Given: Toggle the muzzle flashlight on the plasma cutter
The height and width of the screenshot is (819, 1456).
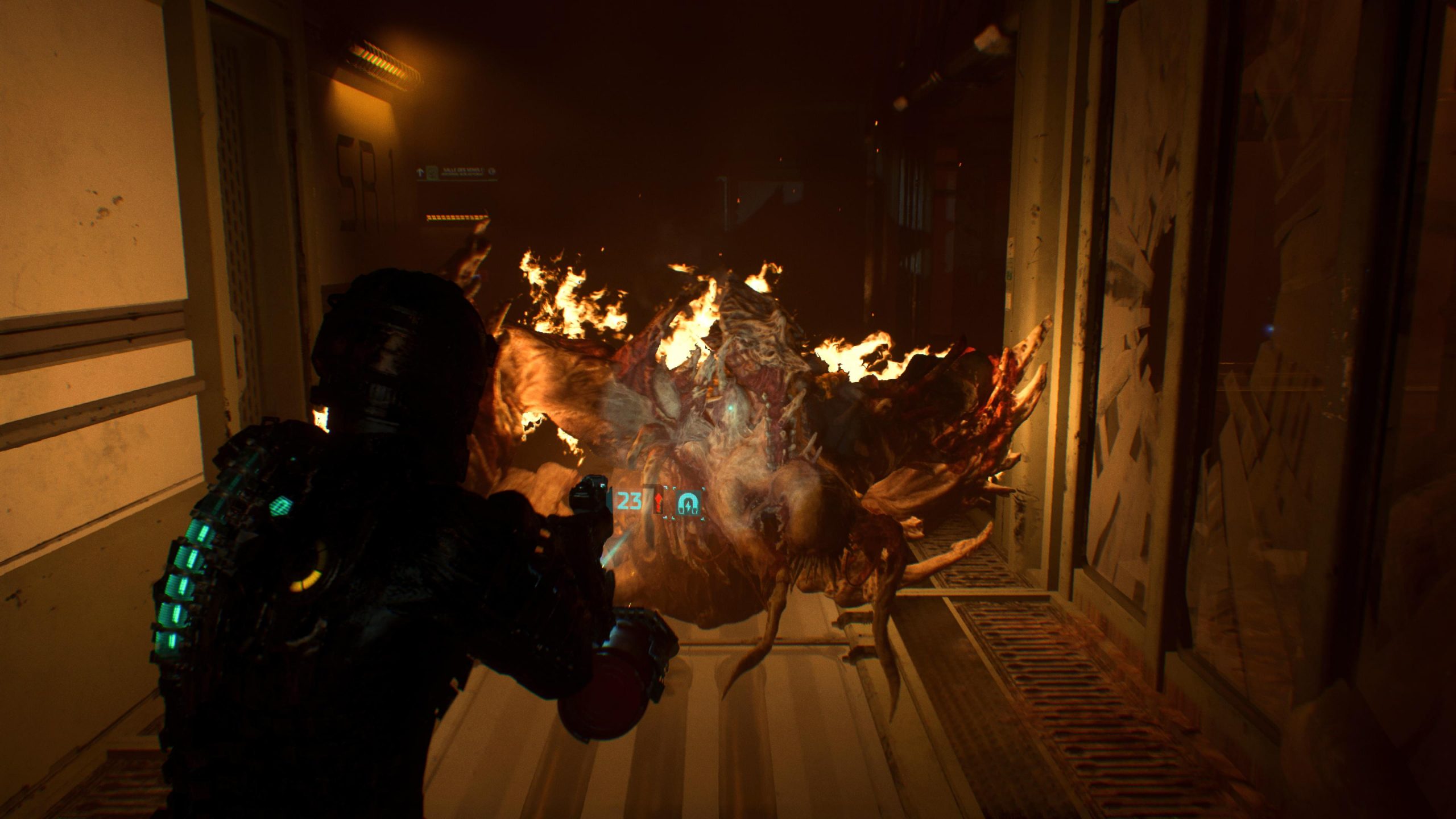Looking at the screenshot, I should click(x=604, y=566).
